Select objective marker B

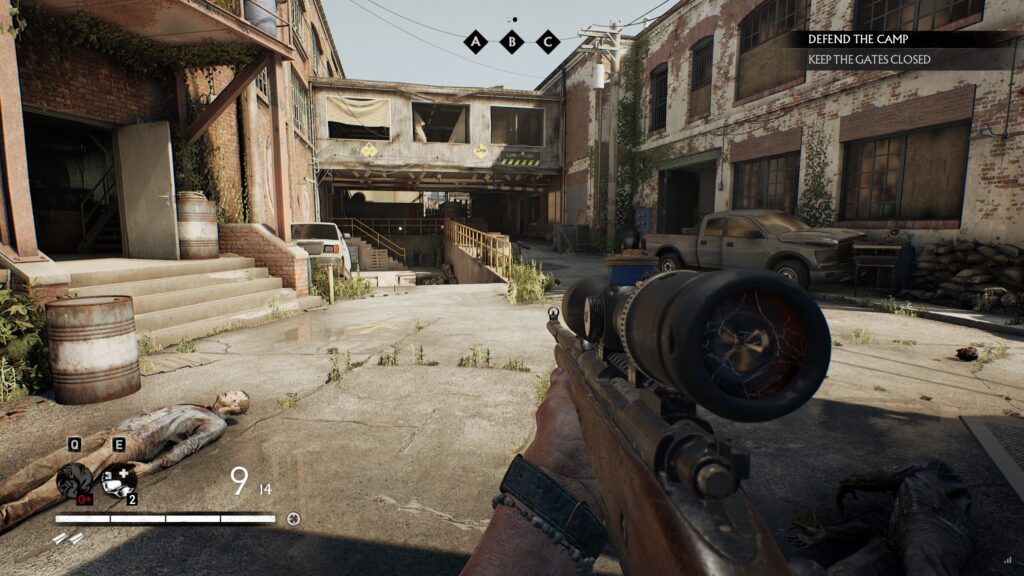tap(512, 42)
